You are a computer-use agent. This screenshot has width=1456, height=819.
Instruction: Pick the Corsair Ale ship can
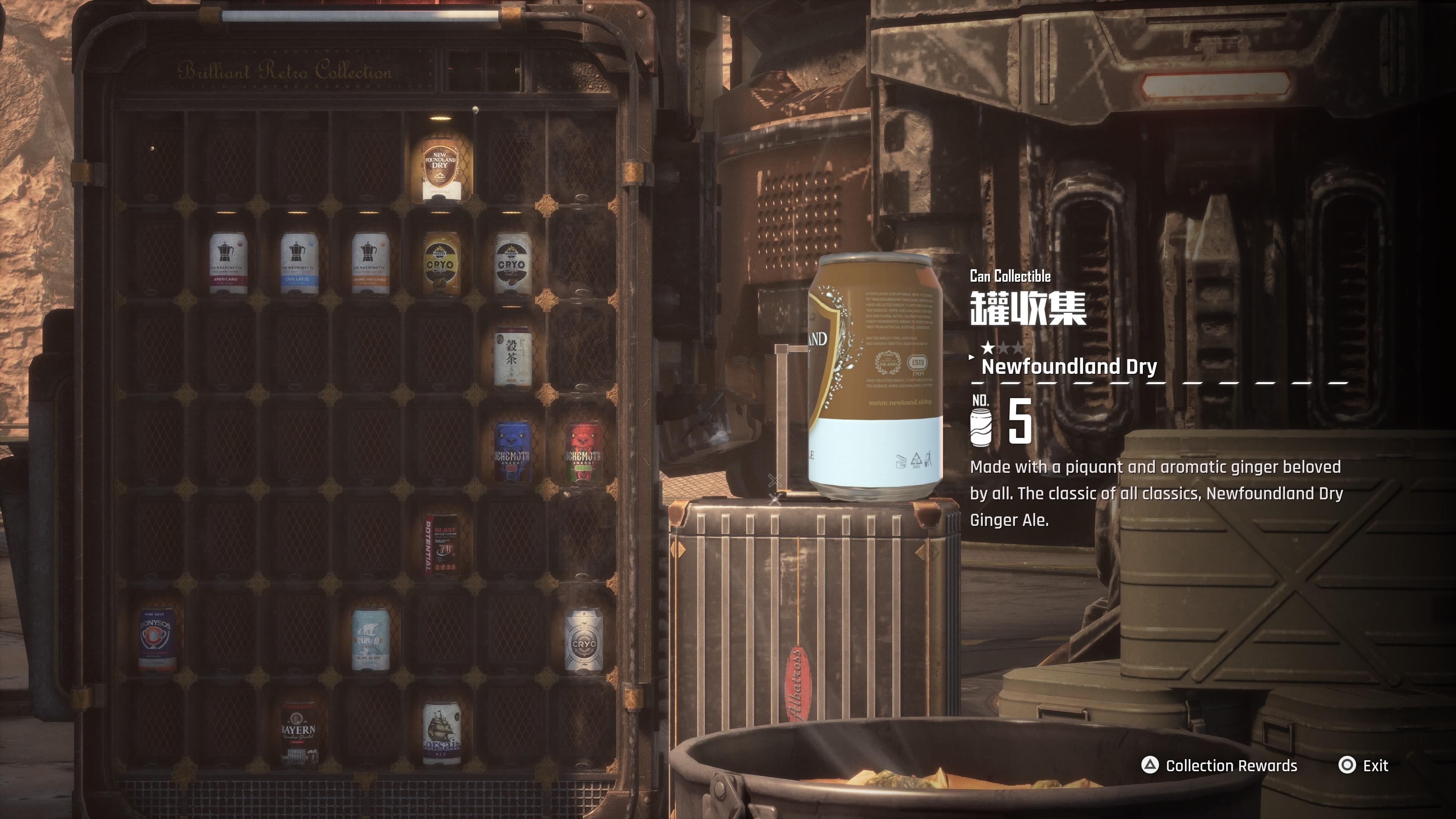coord(441,734)
